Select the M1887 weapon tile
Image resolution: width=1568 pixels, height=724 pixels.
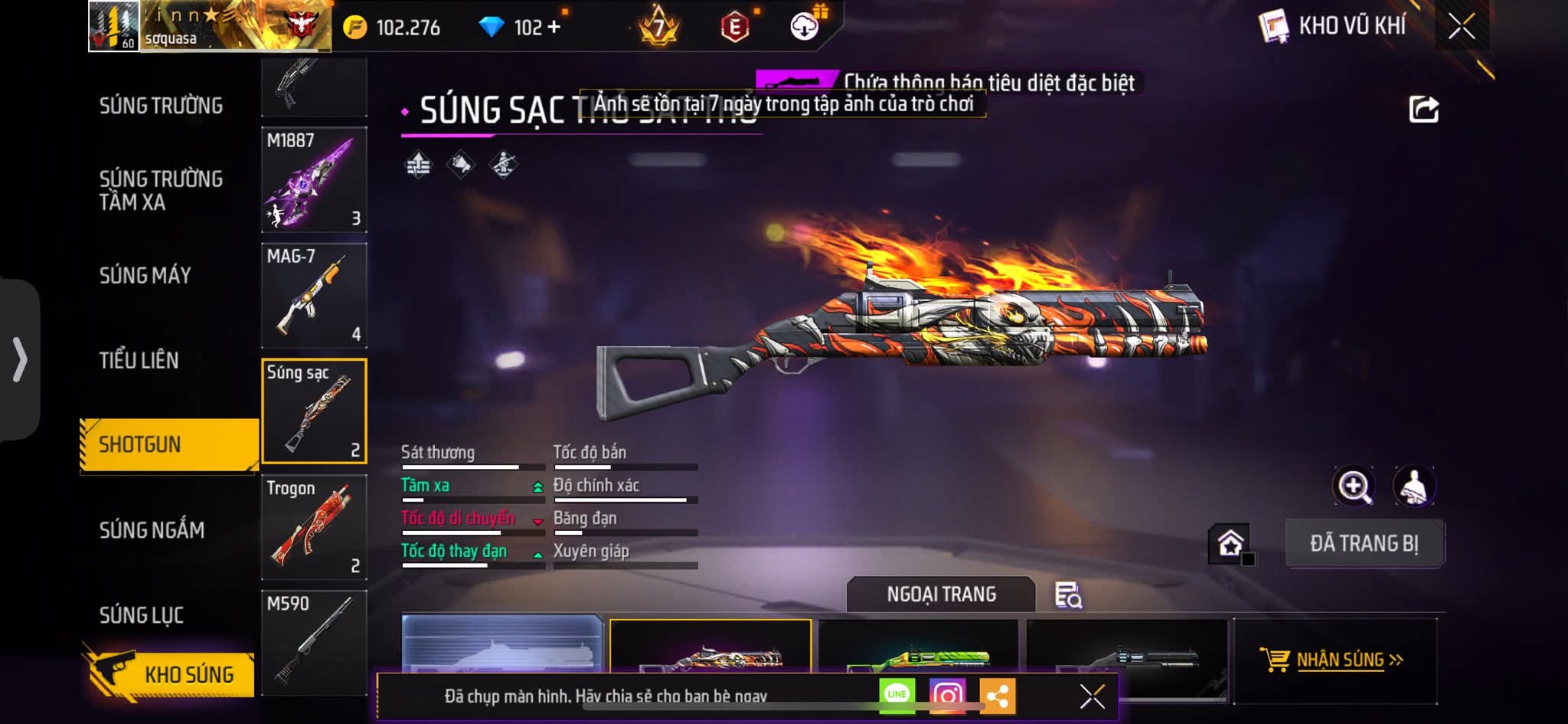click(x=314, y=180)
